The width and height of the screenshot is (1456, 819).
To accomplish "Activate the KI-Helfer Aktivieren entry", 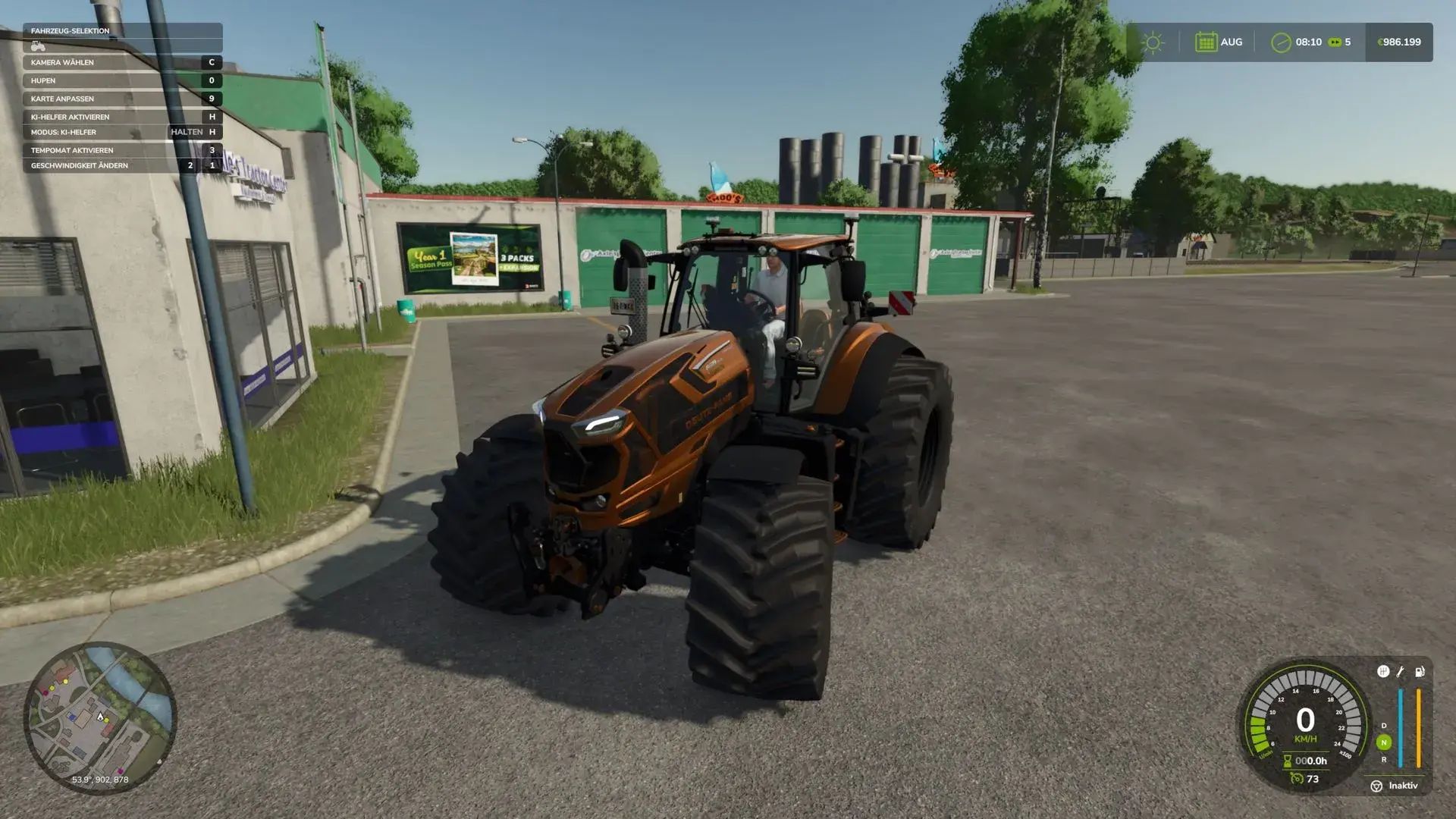I will [122, 117].
